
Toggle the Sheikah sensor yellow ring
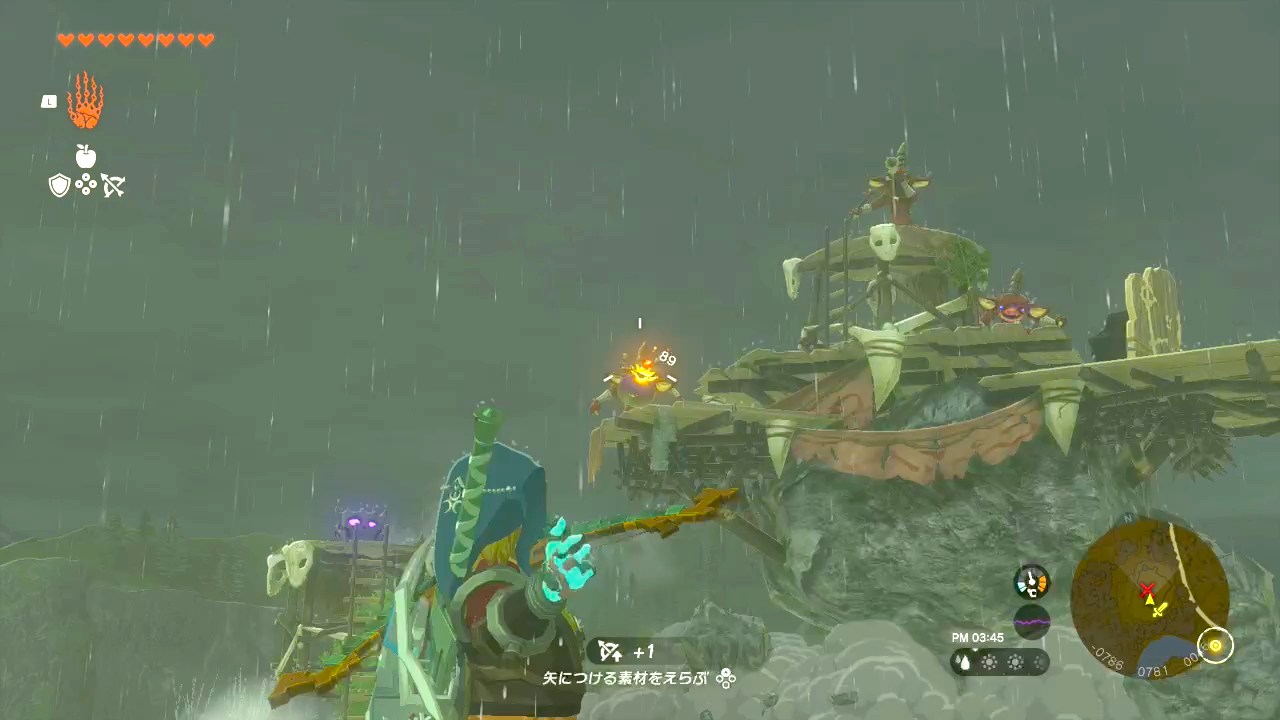(1215, 646)
